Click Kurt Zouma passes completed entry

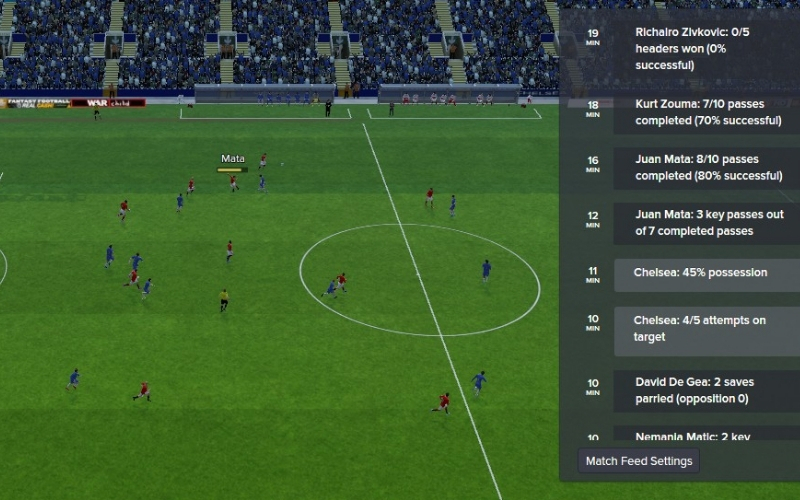pos(706,113)
